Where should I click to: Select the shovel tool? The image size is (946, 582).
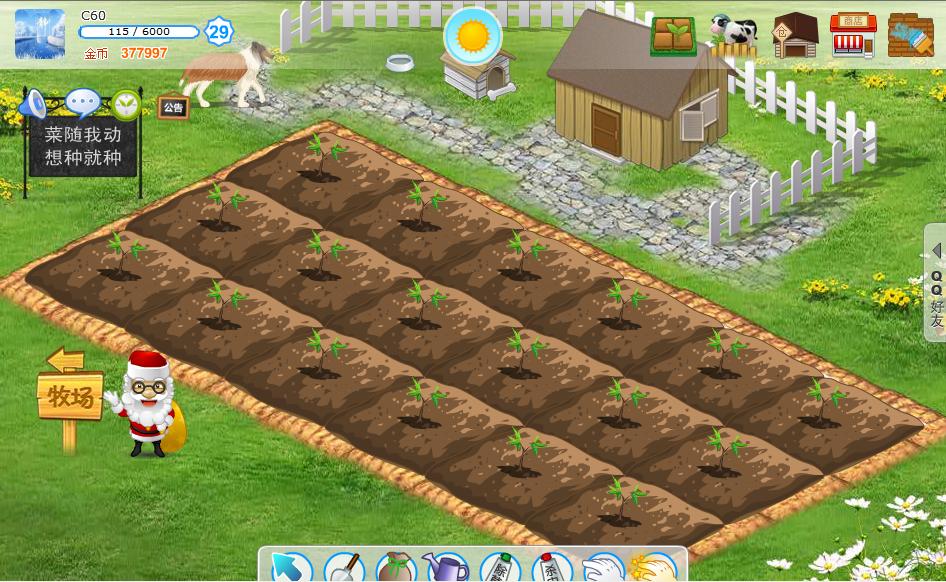pyautogui.click(x=343, y=568)
